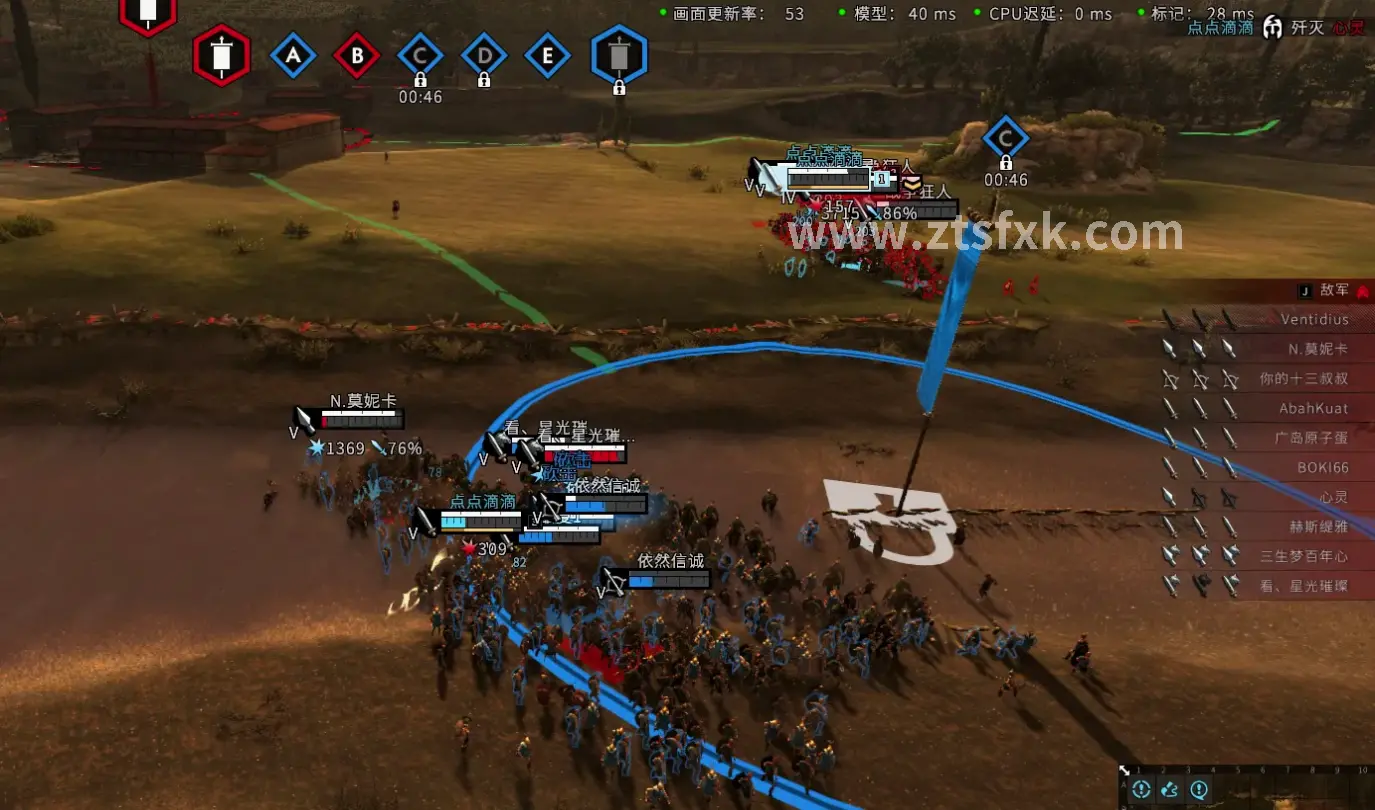Expand the minimap with the arrow icon
The width and height of the screenshot is (1375, 810).
(x=1126, y=771)
